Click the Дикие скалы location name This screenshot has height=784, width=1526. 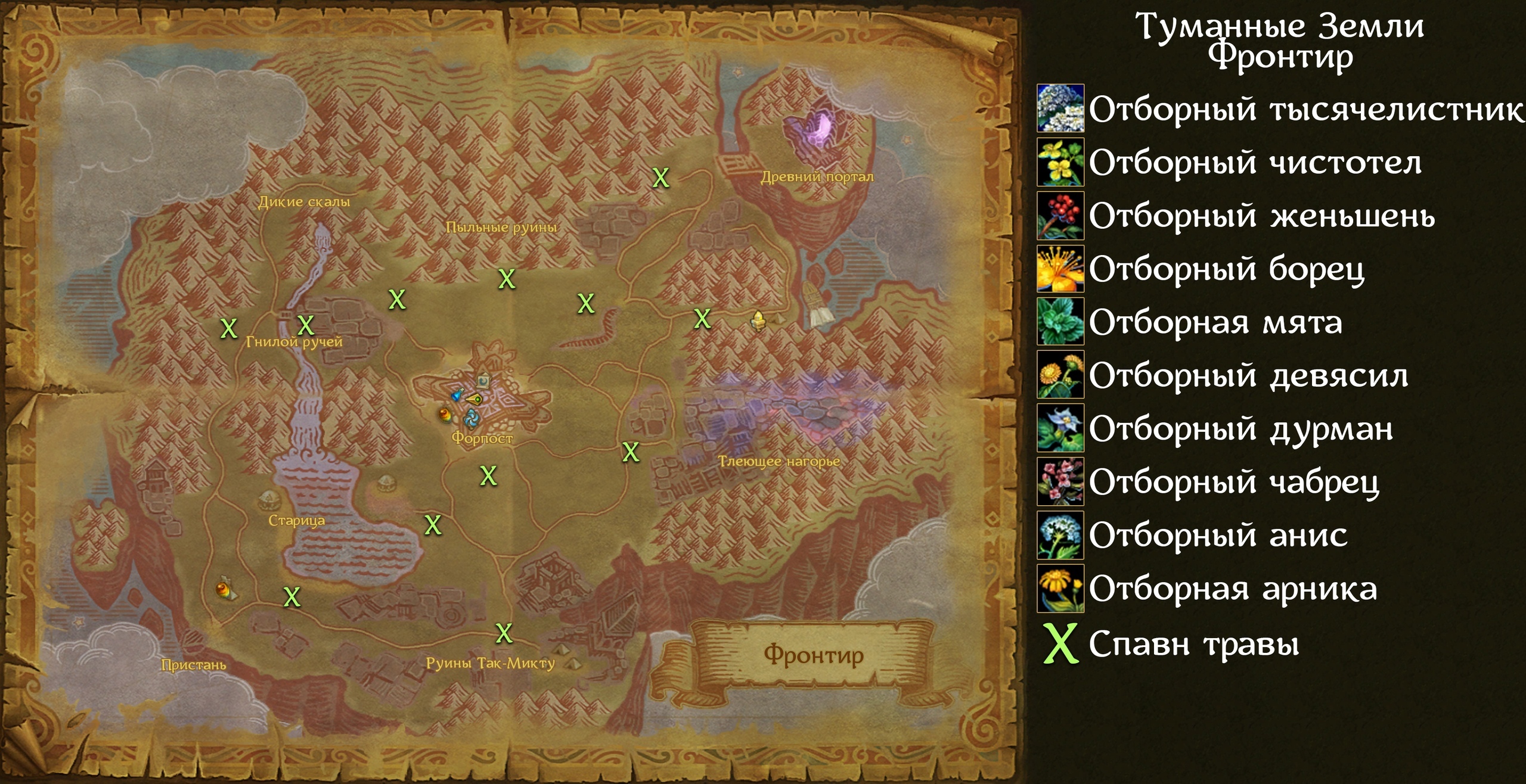point(303,202)
